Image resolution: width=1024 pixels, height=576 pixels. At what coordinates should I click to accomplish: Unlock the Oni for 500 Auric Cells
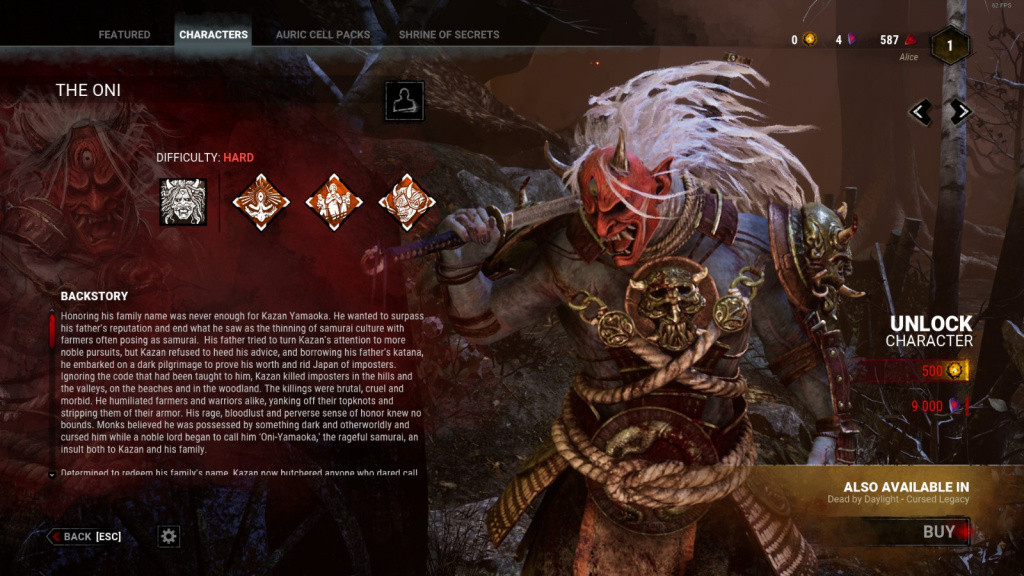[932, 372]
